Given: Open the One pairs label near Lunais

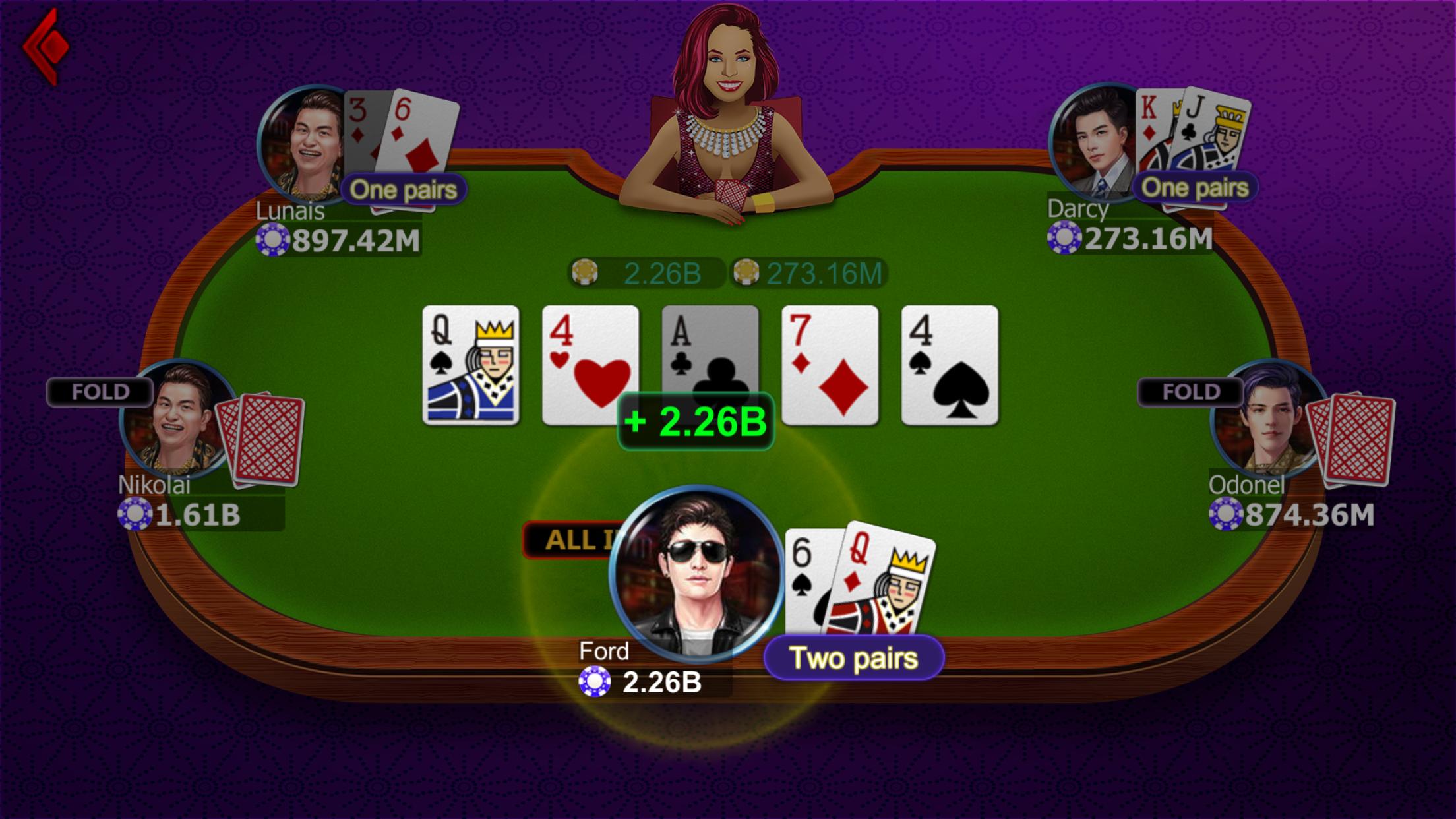Looking at the screenshot, I should (x=404, y=189).
